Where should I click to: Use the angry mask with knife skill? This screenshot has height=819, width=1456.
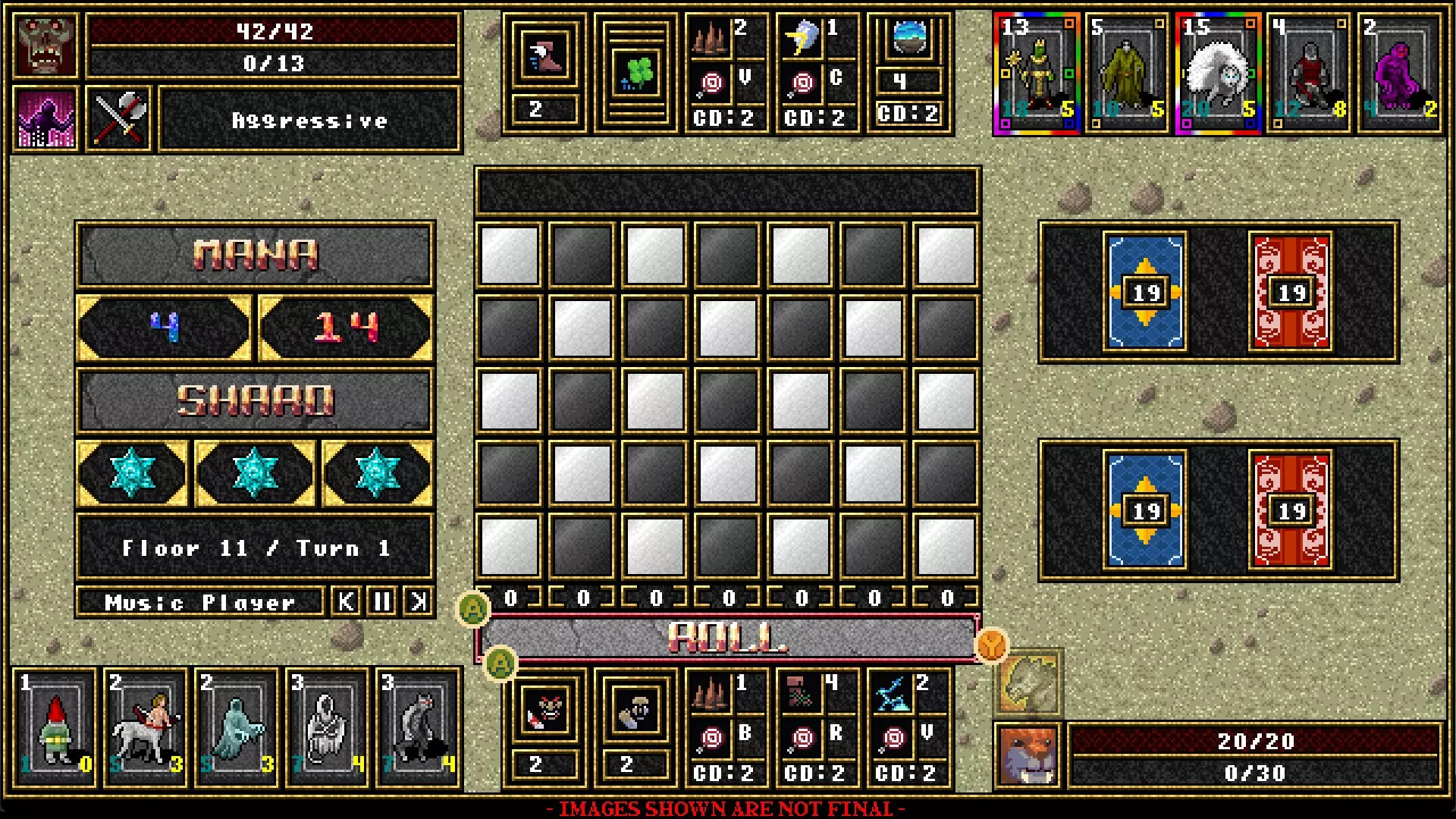(x=544, y=711)
